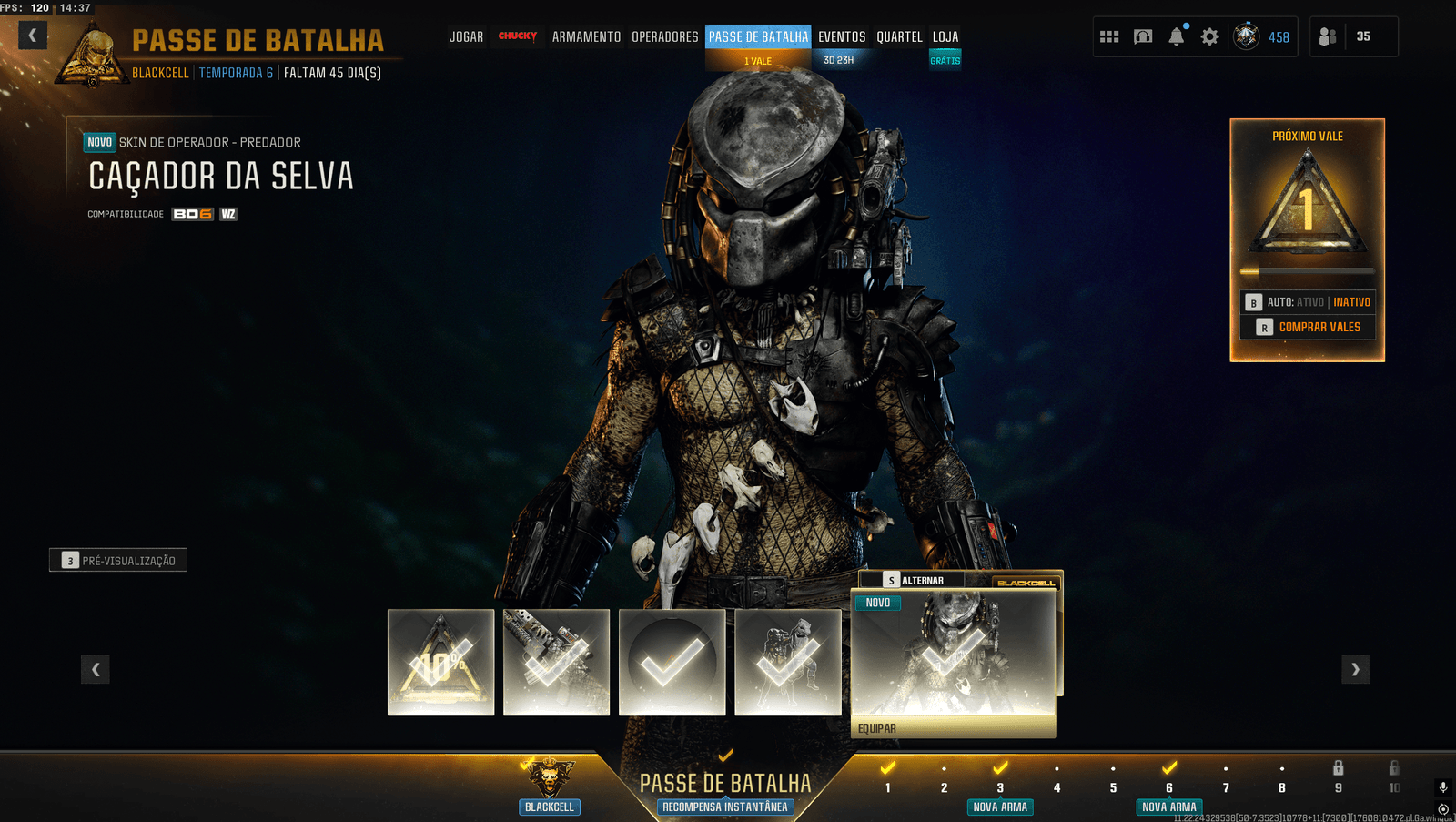
Task: Switch to the EVENTOS tab
Action: [842, 37]
